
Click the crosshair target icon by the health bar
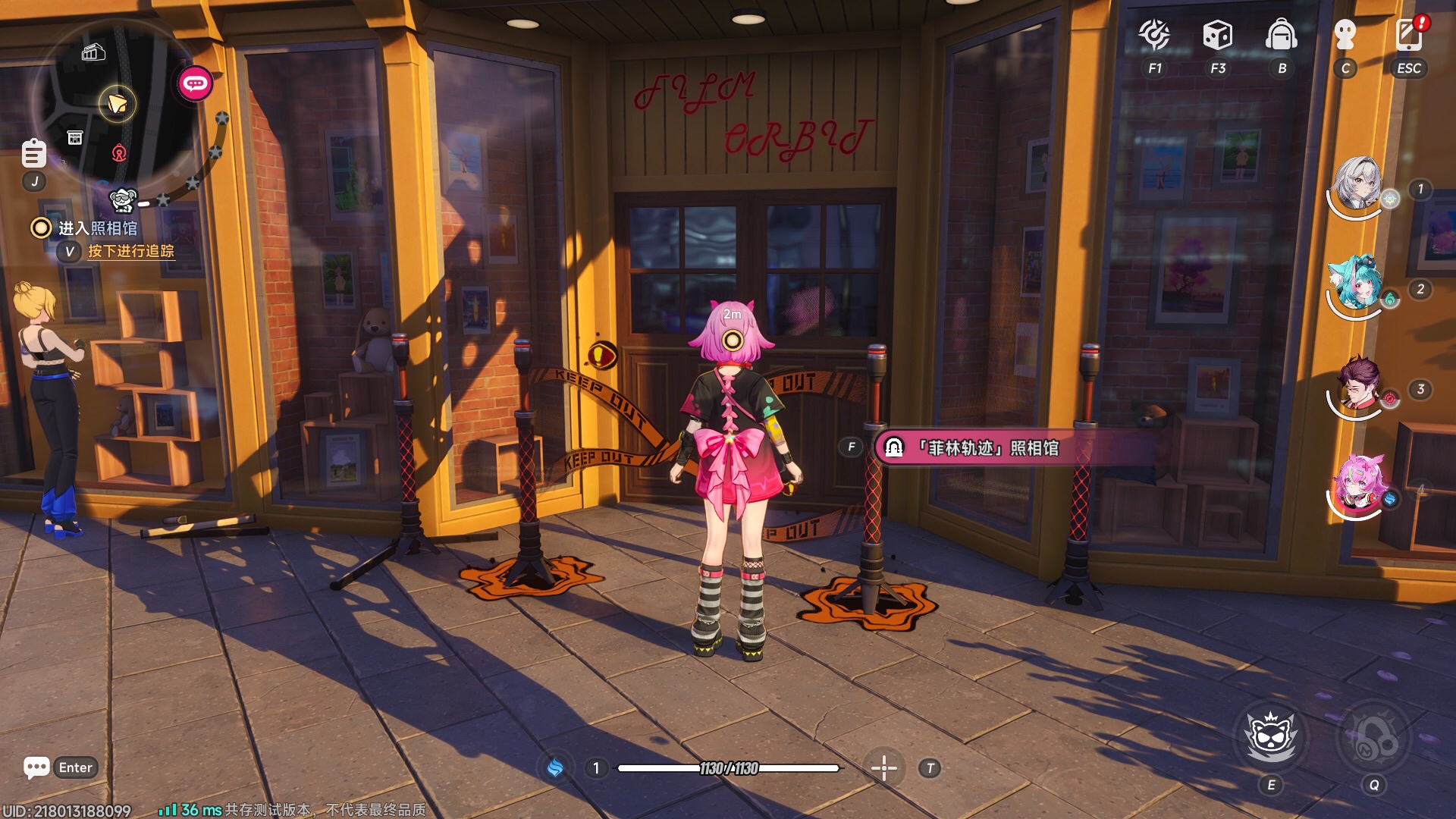coord(883,768)
